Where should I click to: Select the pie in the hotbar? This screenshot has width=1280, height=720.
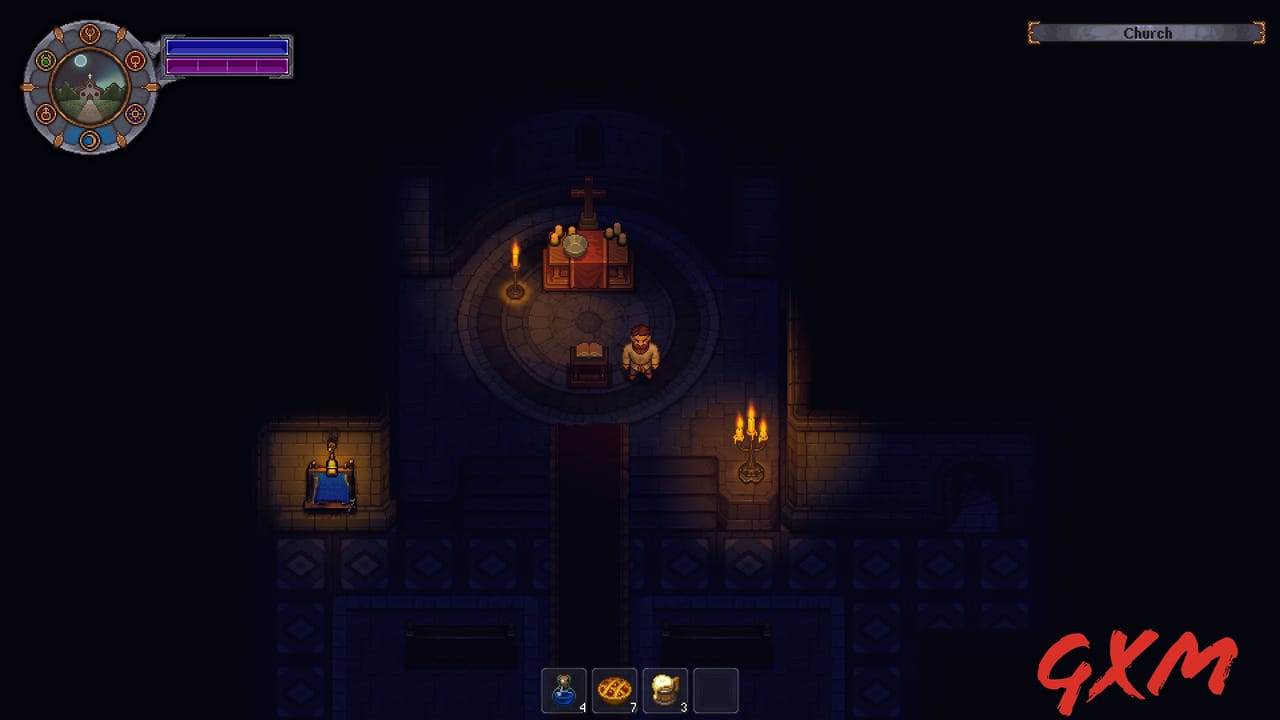[x=614, y=690]
